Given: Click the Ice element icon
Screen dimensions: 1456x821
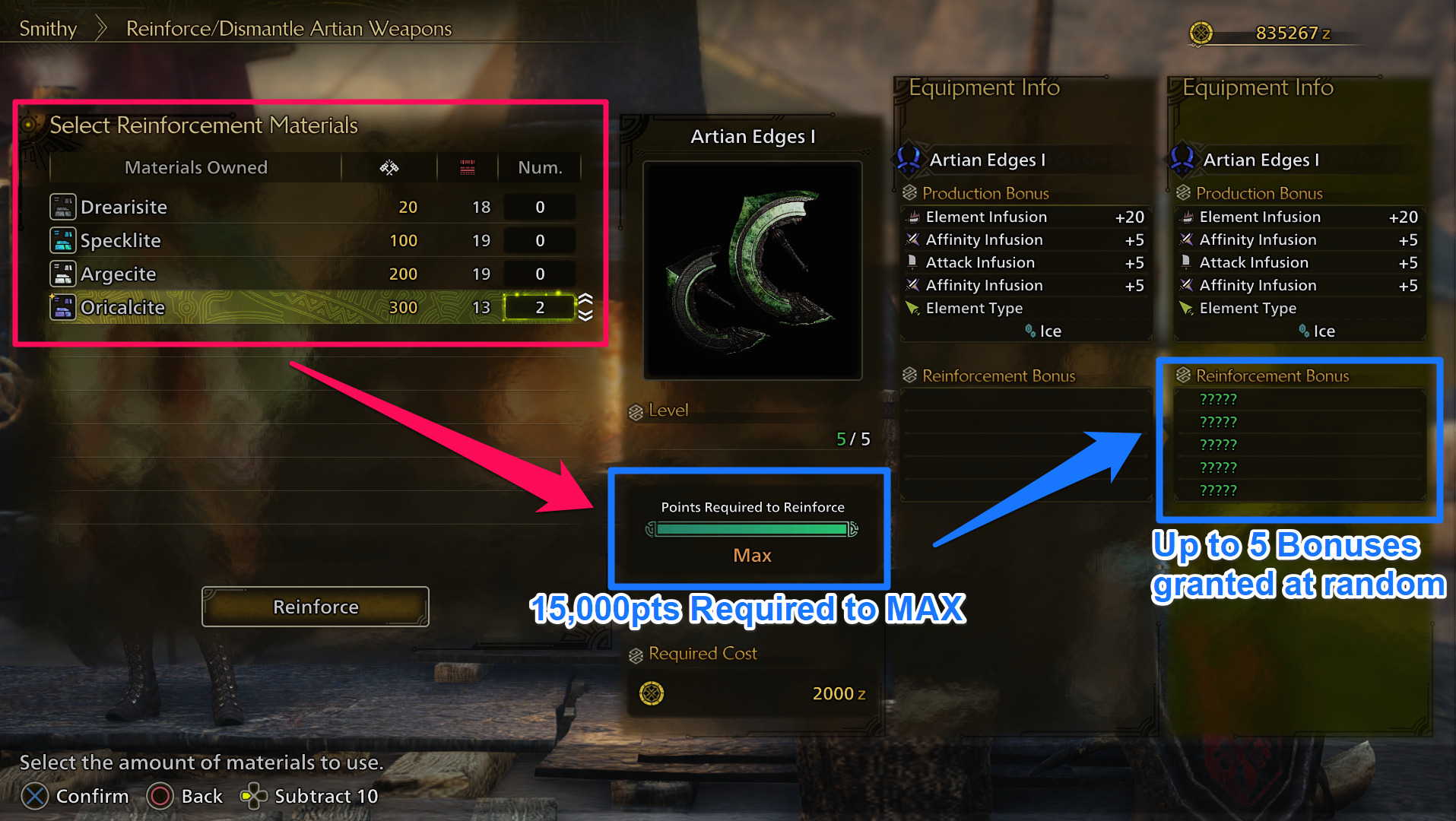Looking at the screenshot, I should (x=1031, y=331).
